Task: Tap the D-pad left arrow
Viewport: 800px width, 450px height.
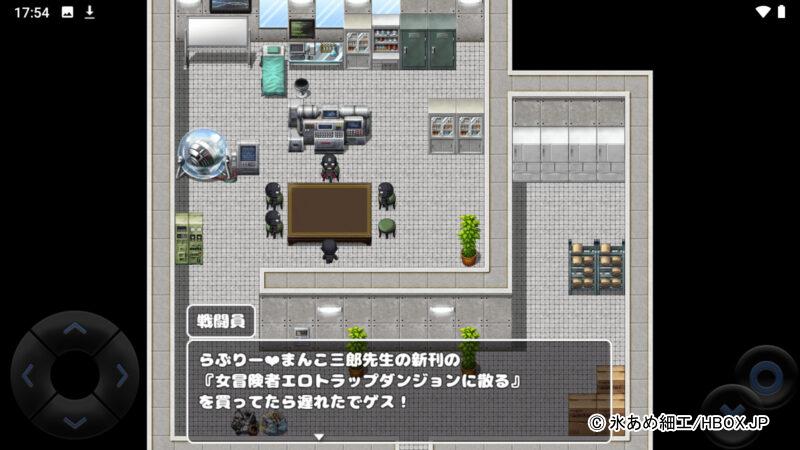Action: [27, 376]
